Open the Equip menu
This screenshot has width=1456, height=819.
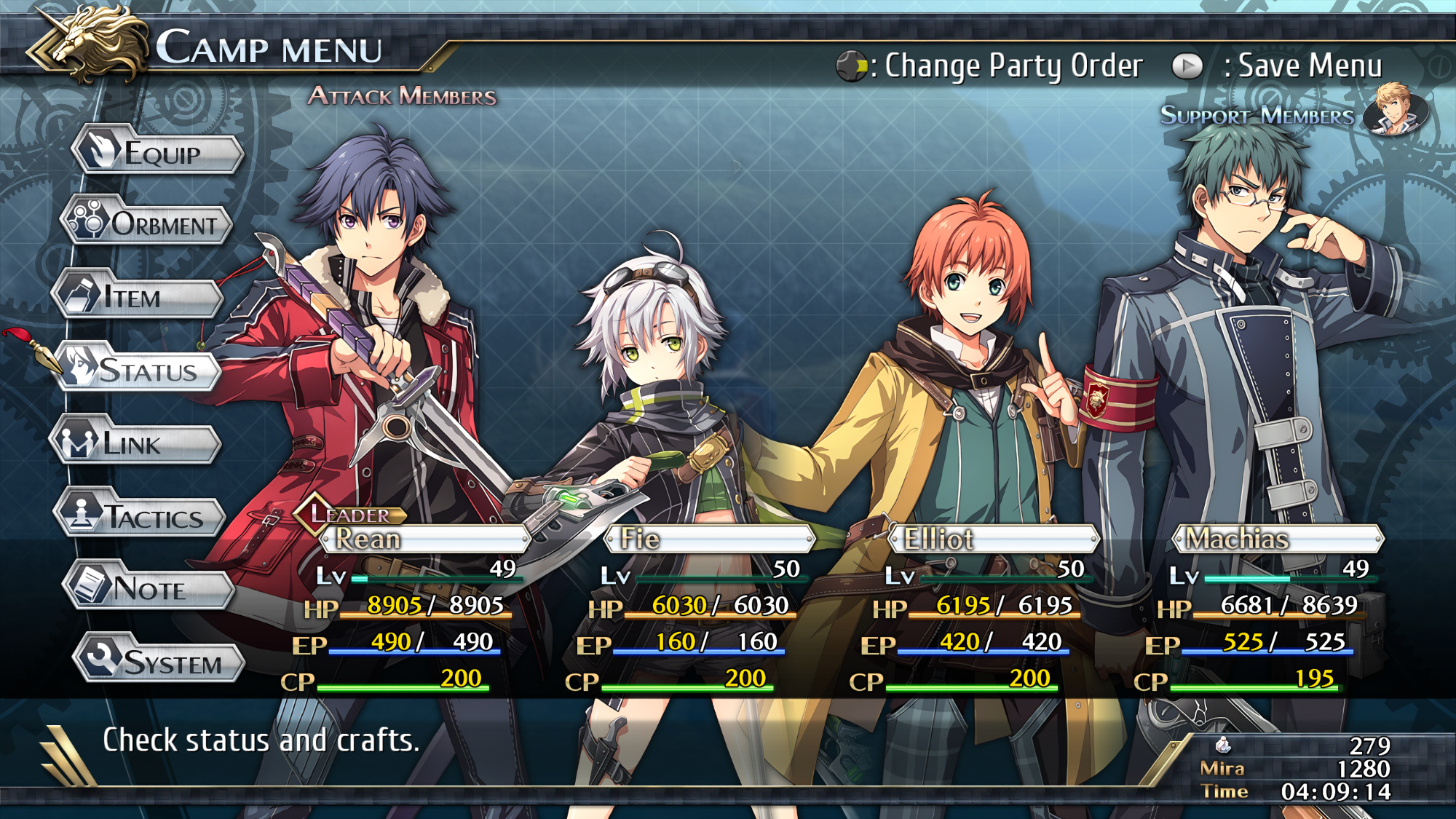click(159, 153)
